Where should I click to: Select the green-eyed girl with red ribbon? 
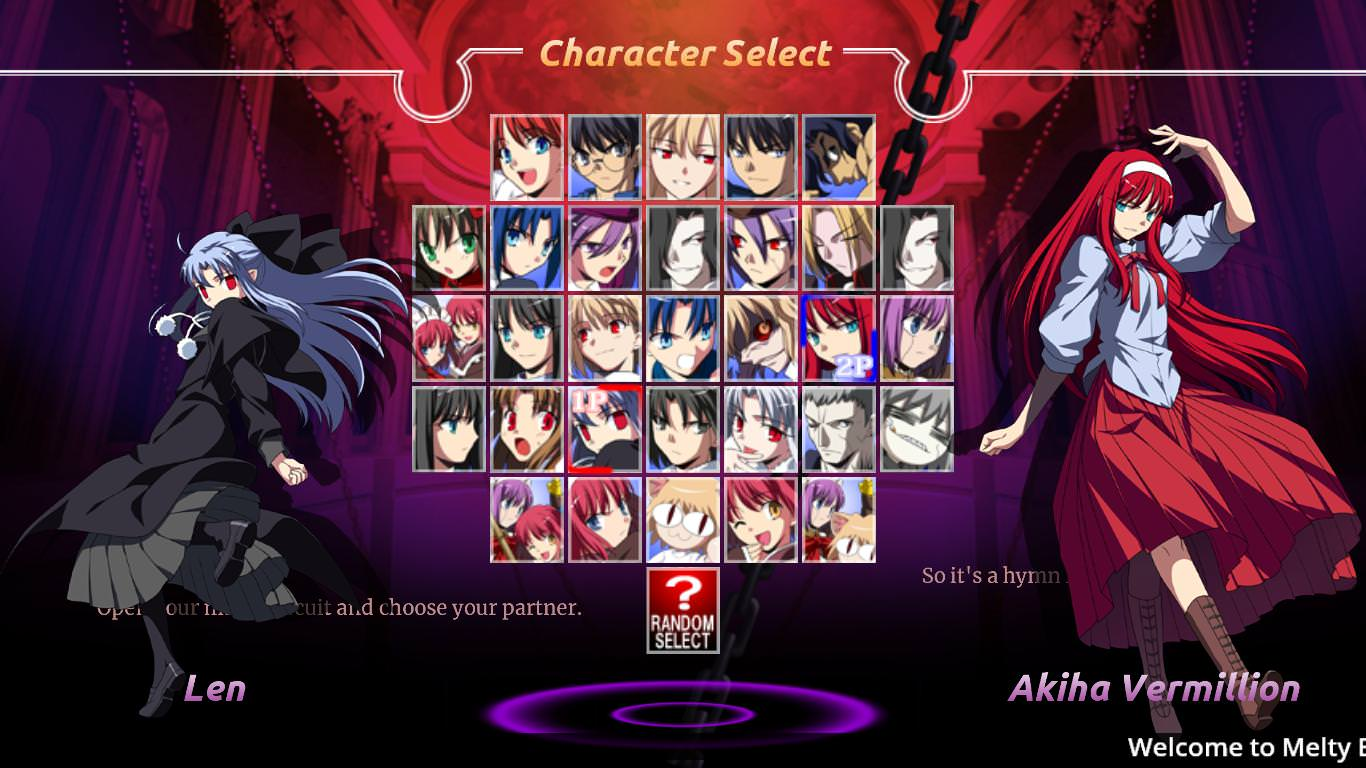coord(449,248)
